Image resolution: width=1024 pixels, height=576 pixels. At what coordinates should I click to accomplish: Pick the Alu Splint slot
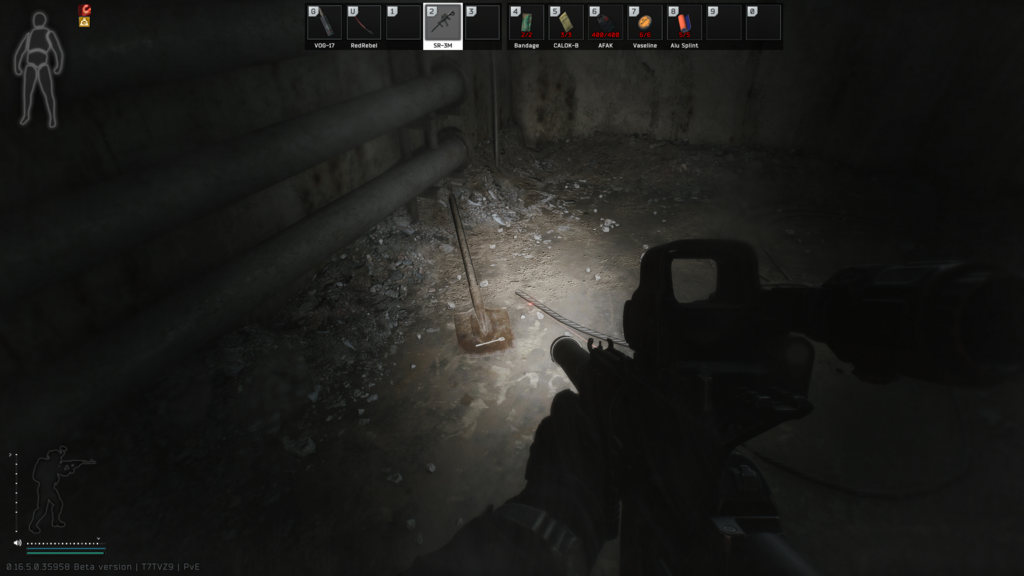(685, 23)
